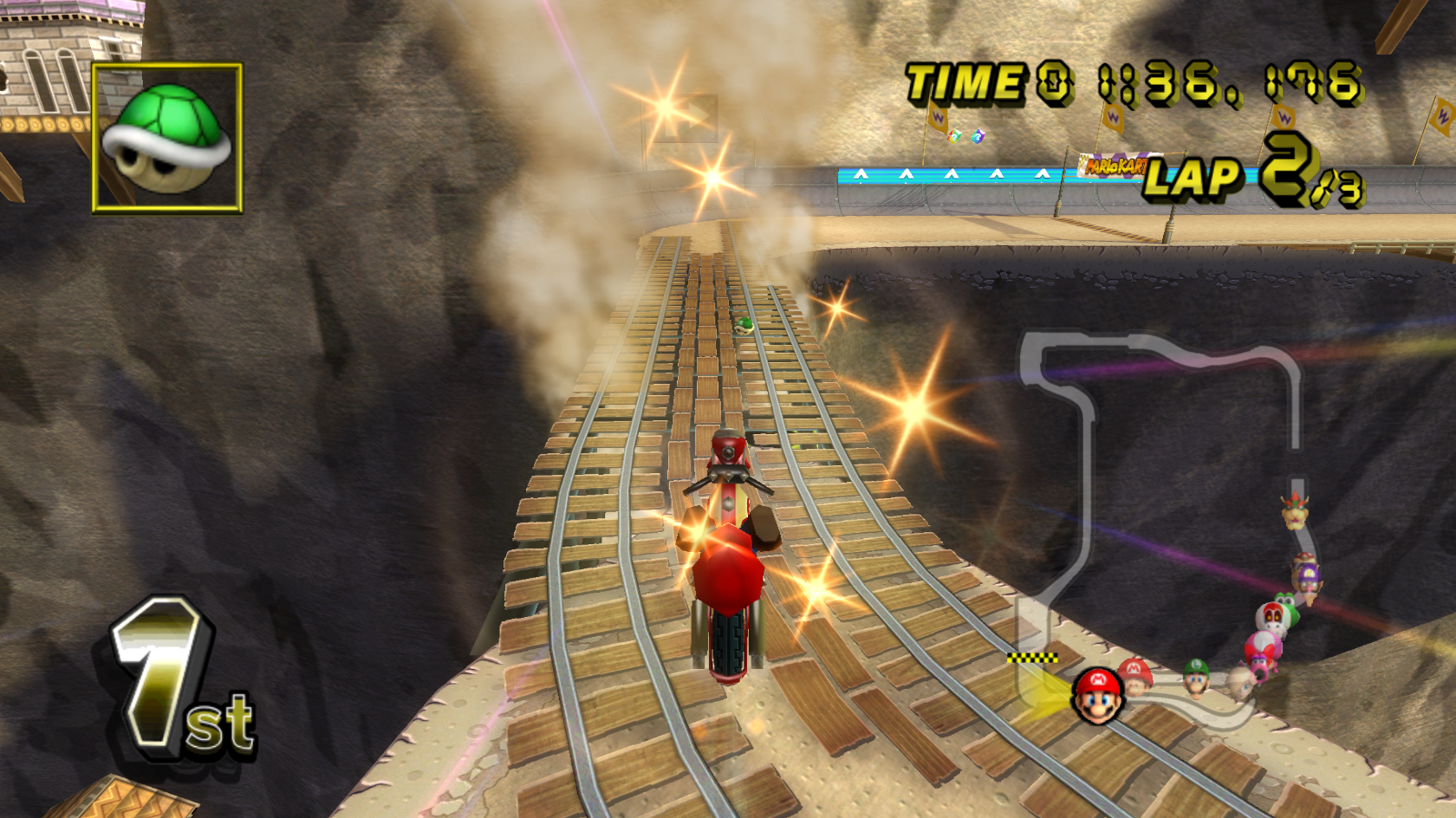Pick Luigi's head marker on minimap
1456x818 pixels.
pos(1197,678)
